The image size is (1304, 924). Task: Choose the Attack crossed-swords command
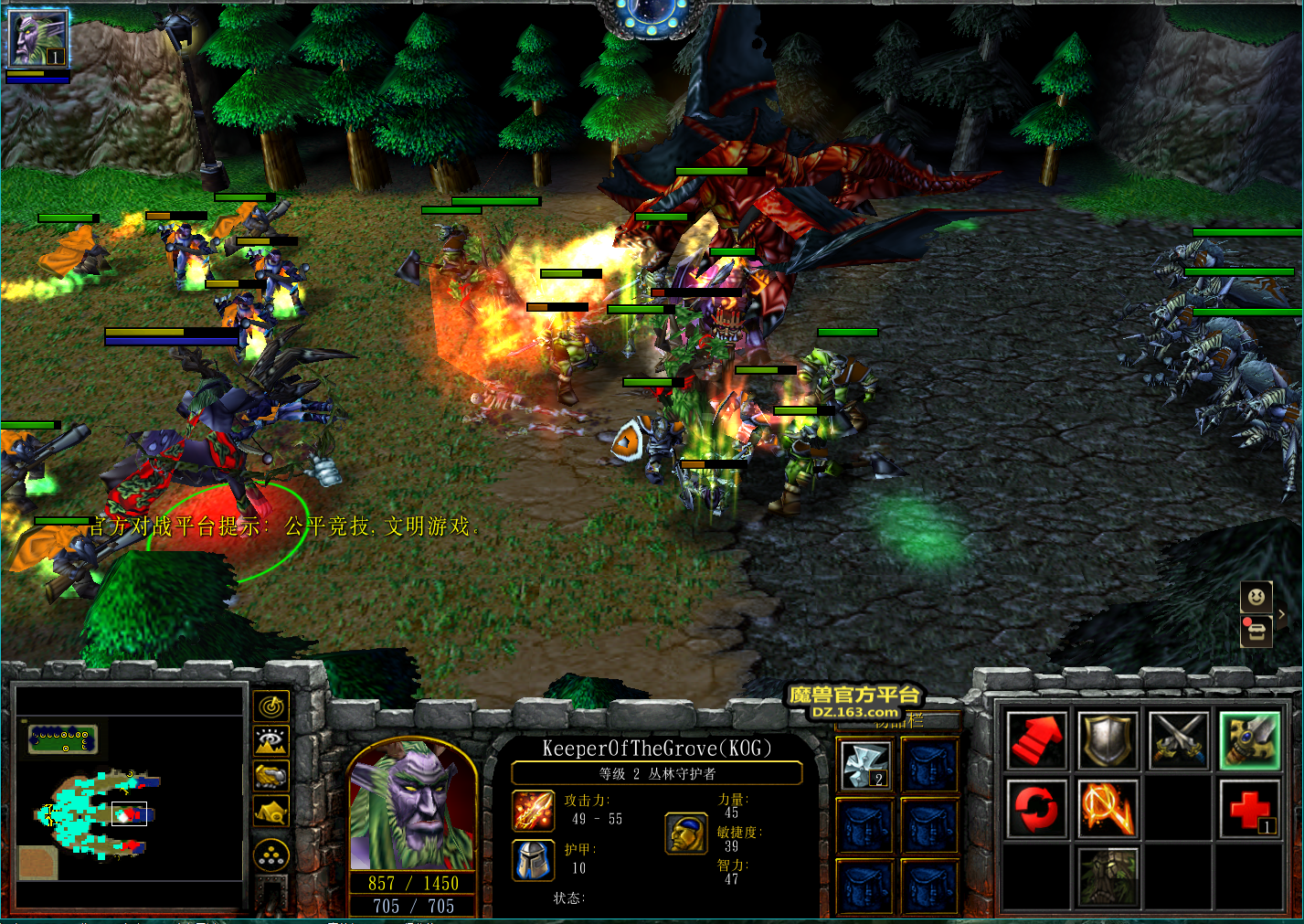(x=1179, y=739)
